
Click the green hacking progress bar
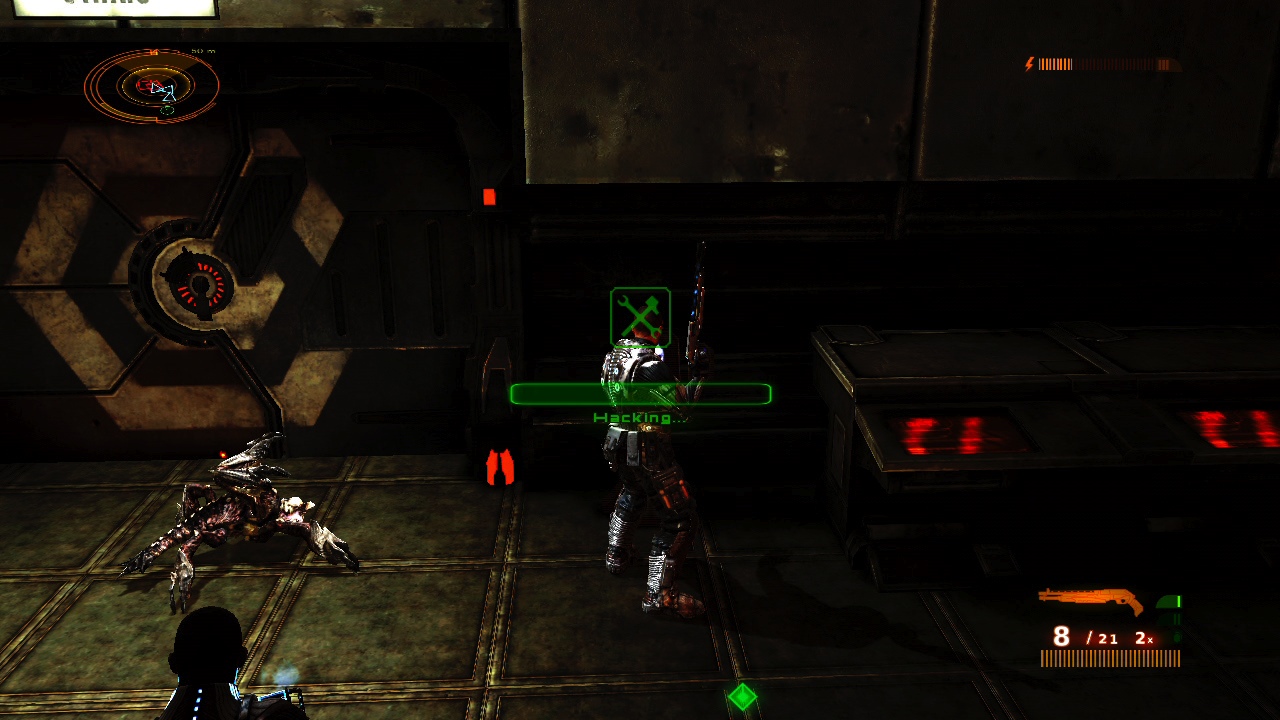640,394
